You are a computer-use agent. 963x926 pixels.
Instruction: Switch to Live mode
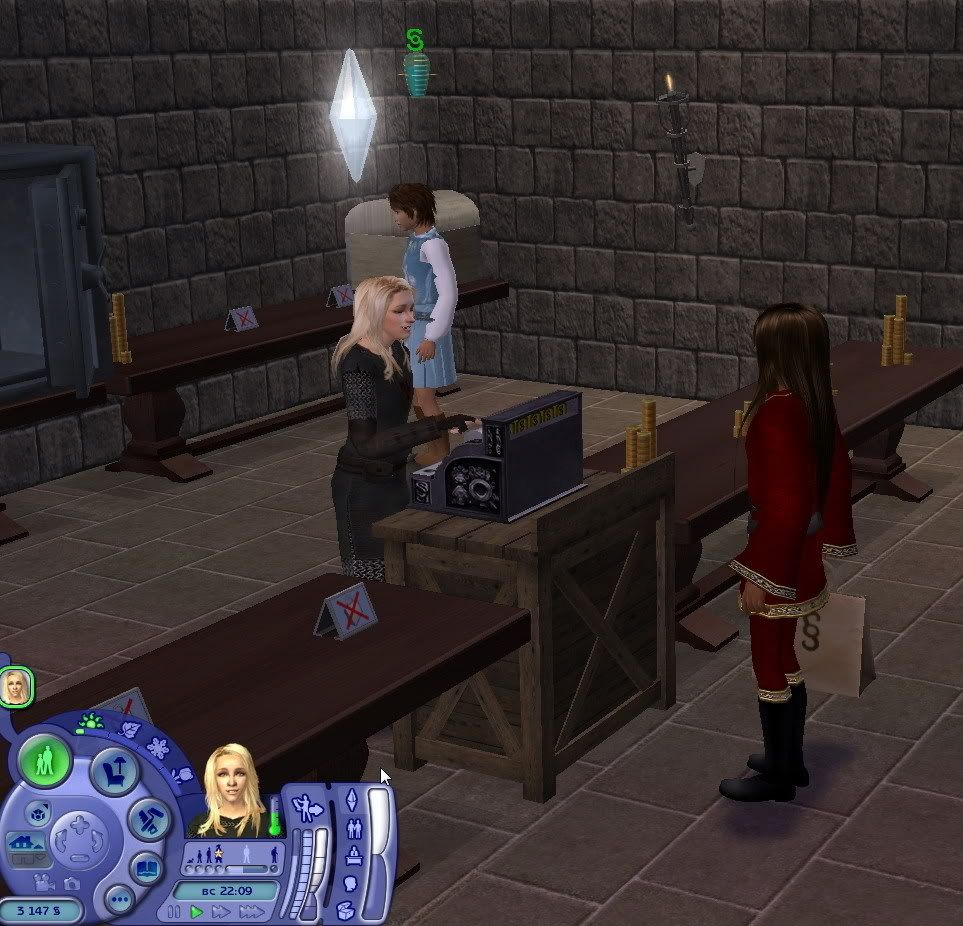45,760
